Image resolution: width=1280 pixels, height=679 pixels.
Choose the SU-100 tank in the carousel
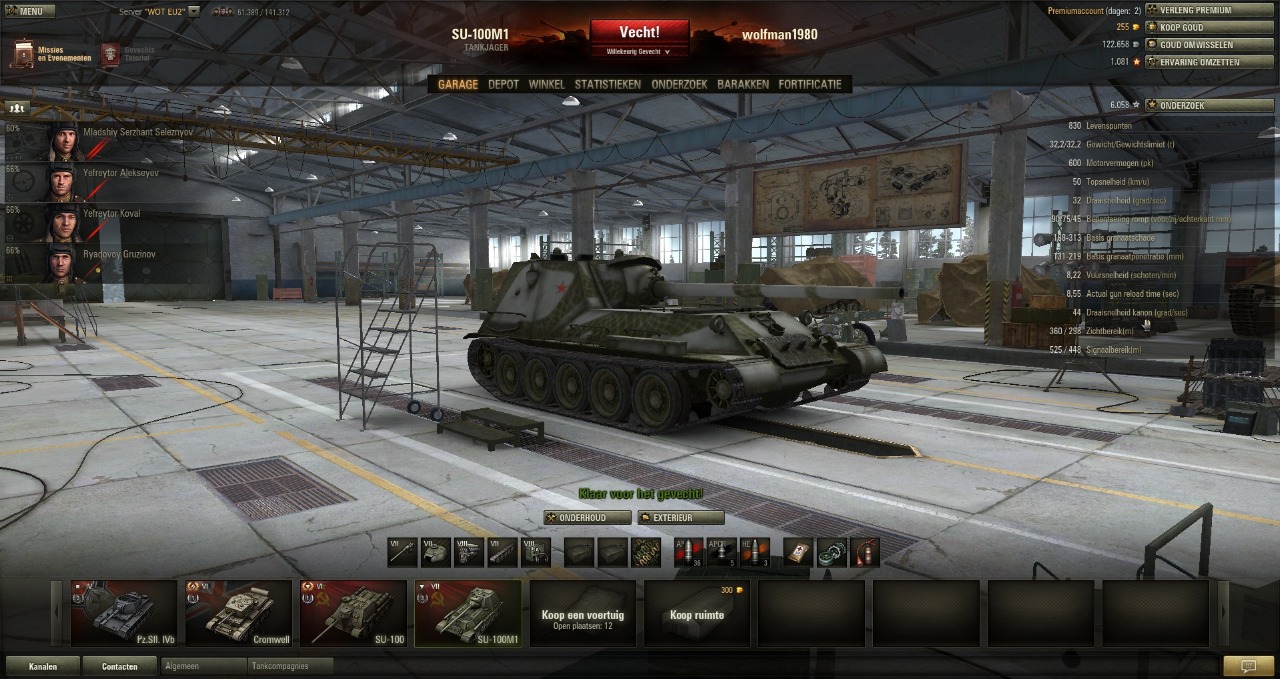(354, 613)
